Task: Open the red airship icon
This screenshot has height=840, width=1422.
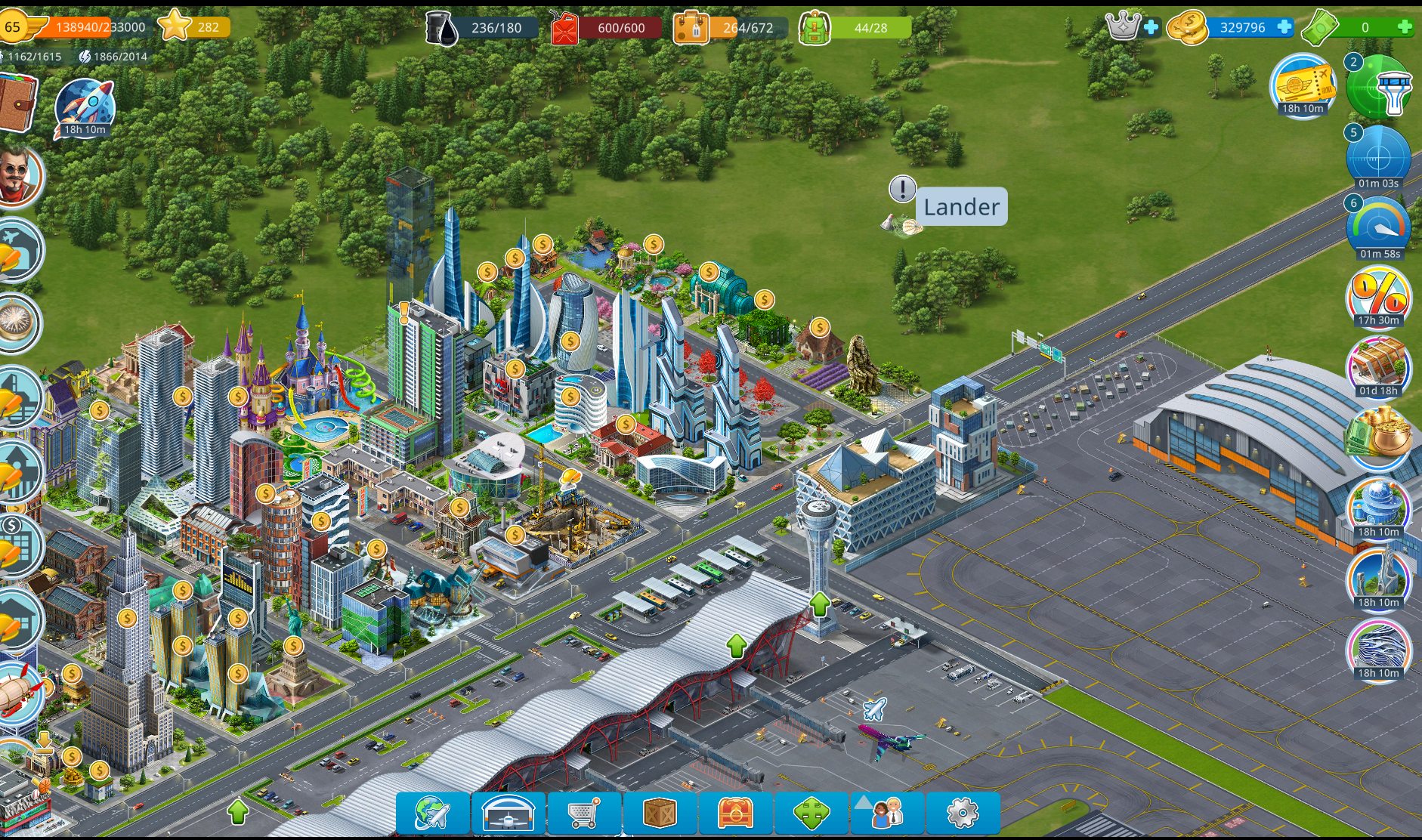Action: 19,693
